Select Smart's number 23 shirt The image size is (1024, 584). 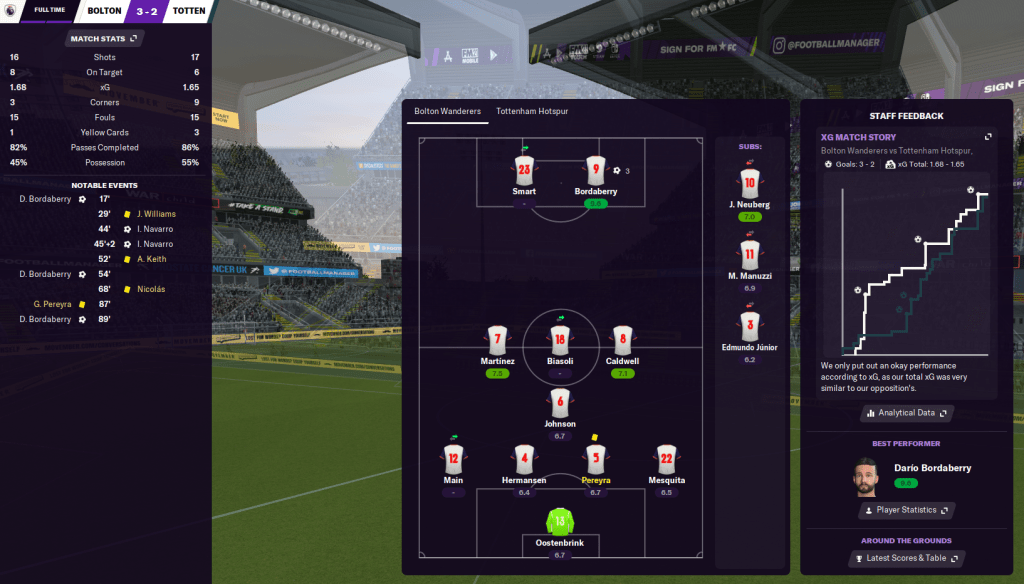point(524,171)
